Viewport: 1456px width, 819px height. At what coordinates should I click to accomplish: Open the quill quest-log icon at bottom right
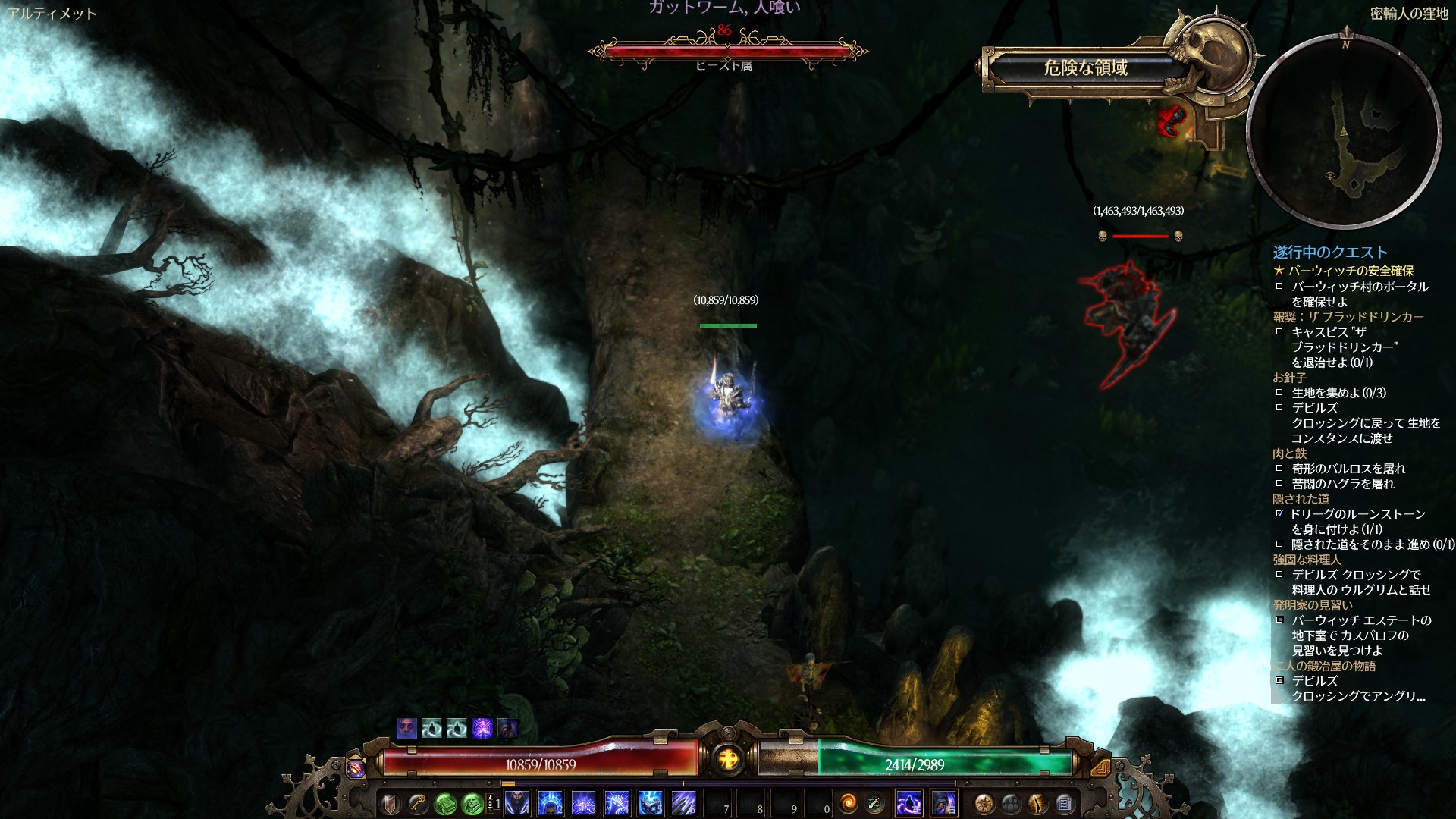pos(1038,804)
